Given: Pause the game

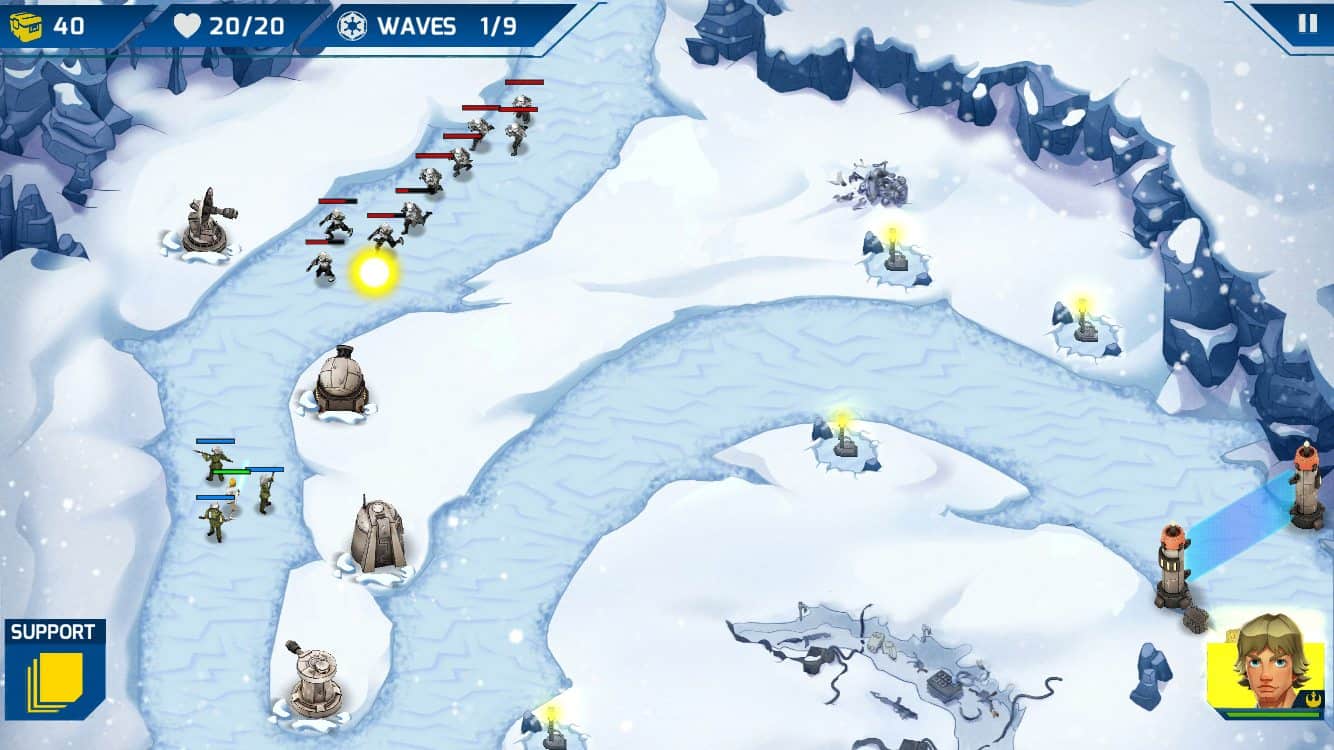Looking at the screenshot, I should (1307, 23).
